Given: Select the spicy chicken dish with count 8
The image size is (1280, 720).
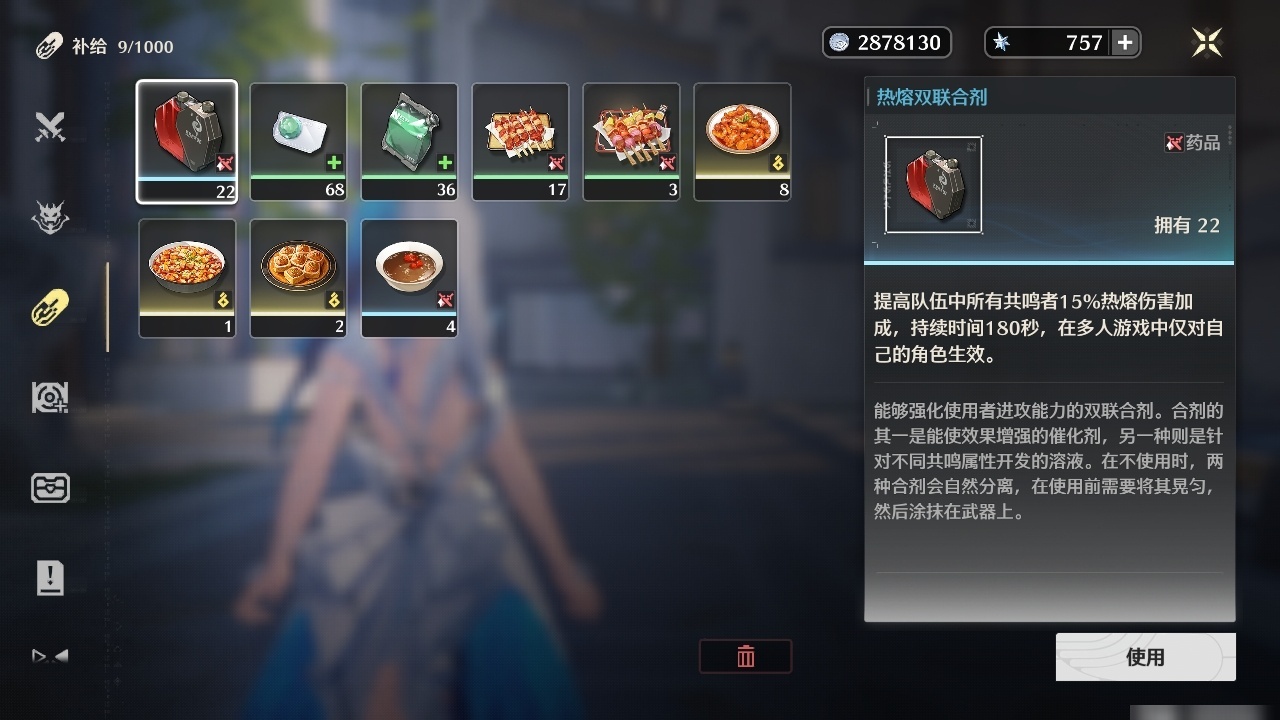Looking at the screenshot, I should coord(742,140).
